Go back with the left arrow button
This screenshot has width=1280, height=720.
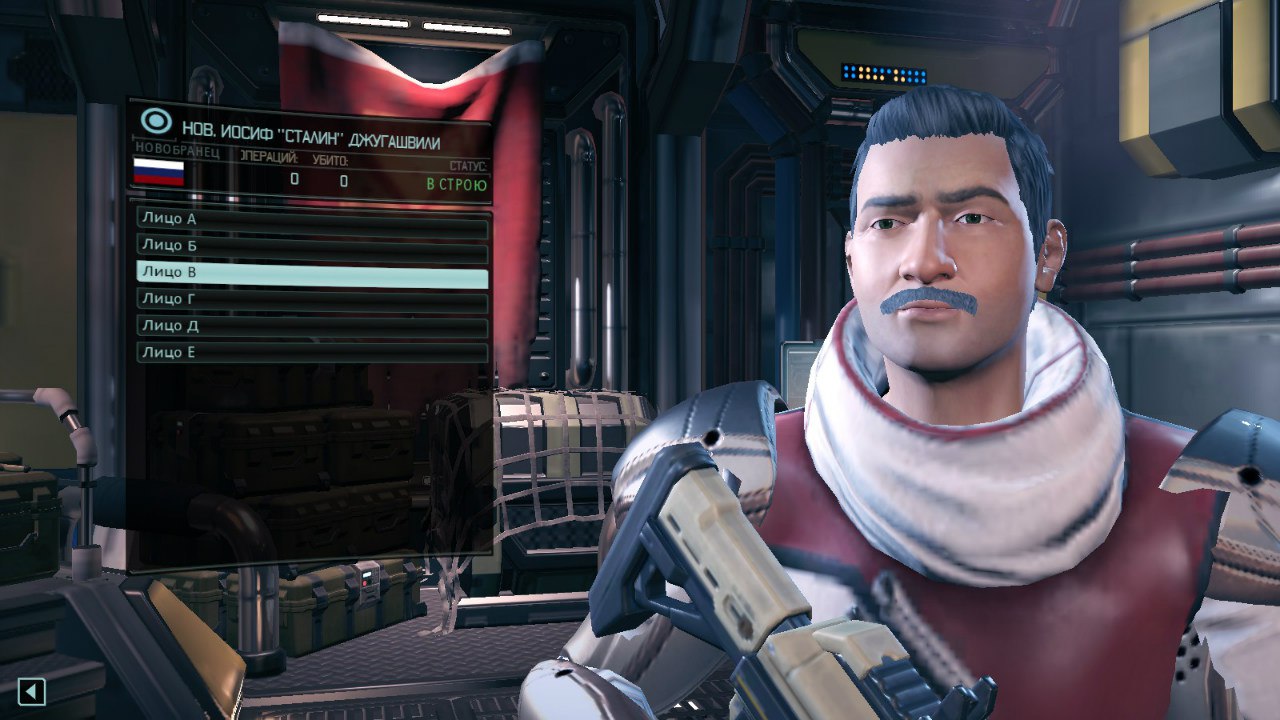click(32, 690)
